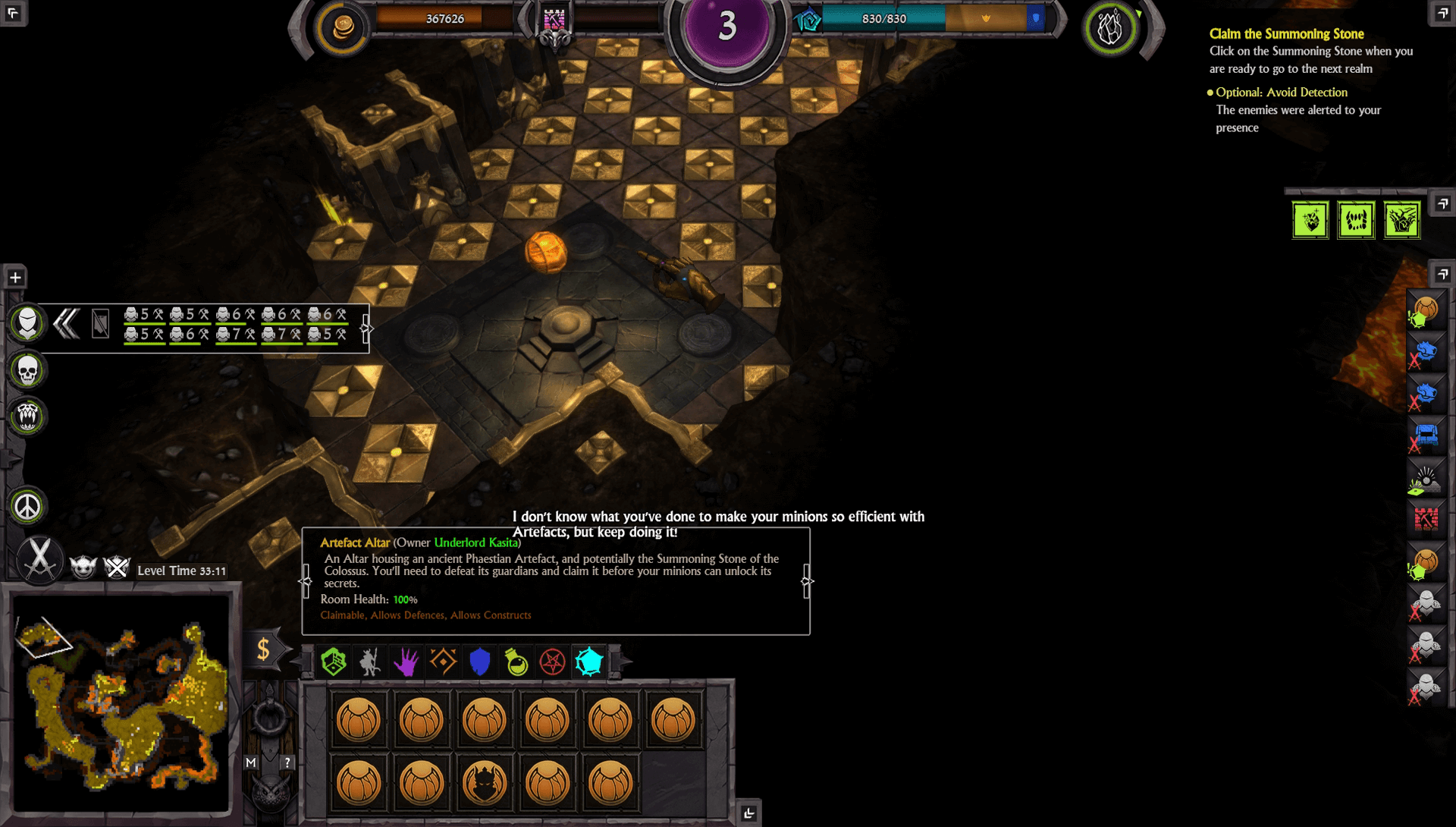This screenshot has width=1456, height=827.
Task: Switch to the green potion tab
Action: [516, 662]
